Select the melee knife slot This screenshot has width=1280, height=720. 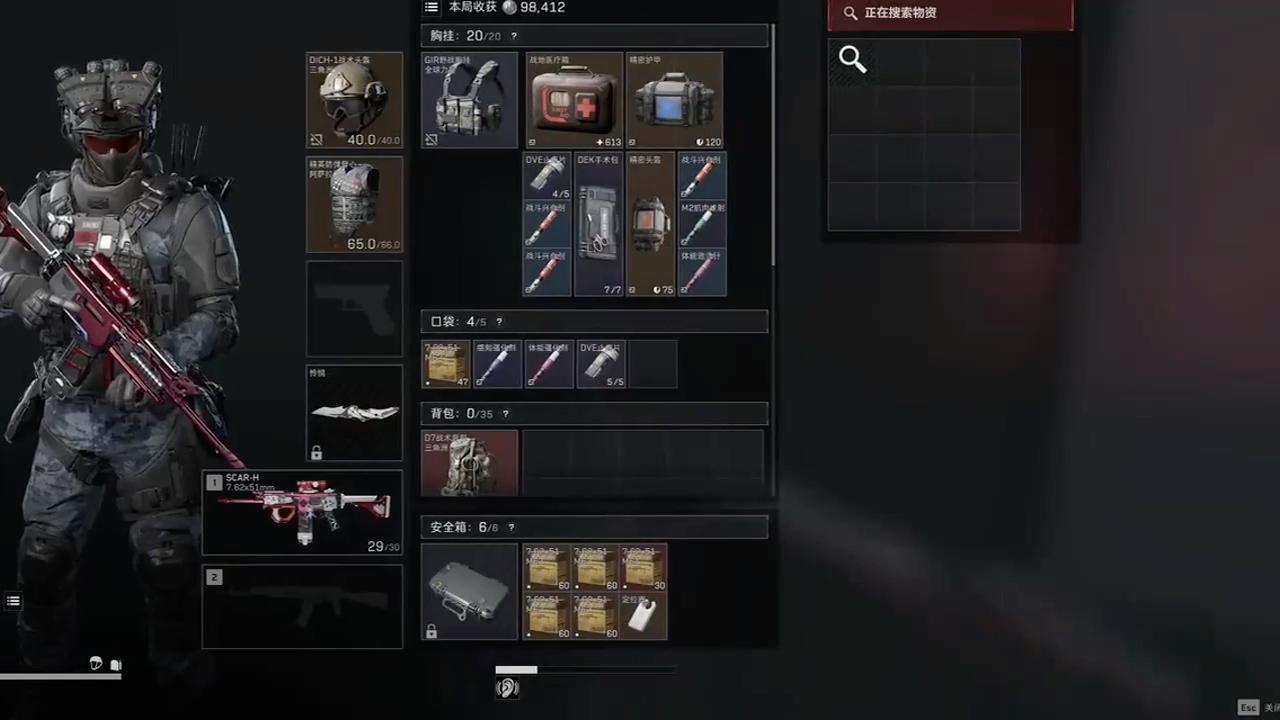pyautogui.click(x=354, y=412)
